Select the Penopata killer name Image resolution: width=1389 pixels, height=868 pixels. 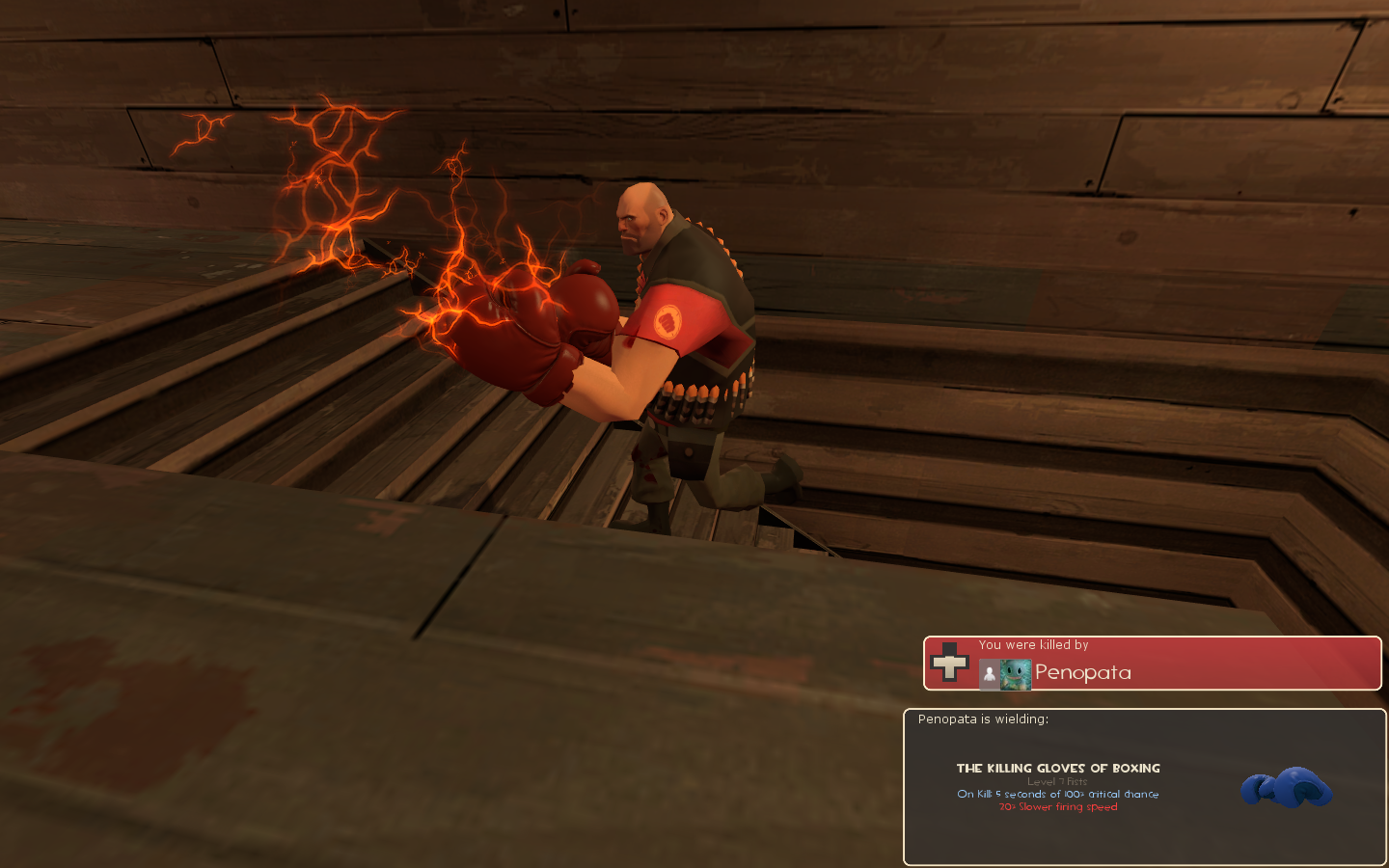pyautogui.click(x=1082, y=673)
